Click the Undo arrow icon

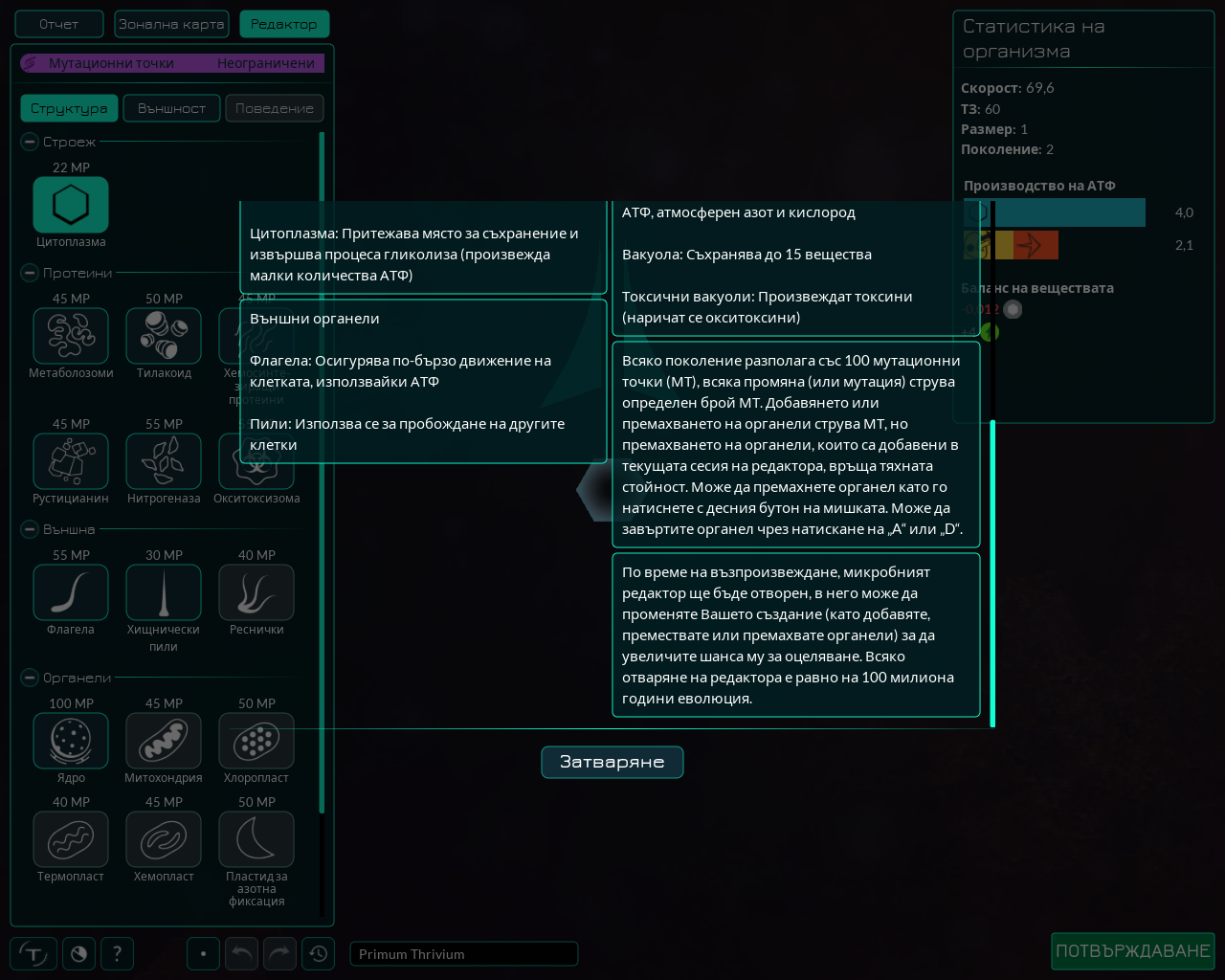241,953
